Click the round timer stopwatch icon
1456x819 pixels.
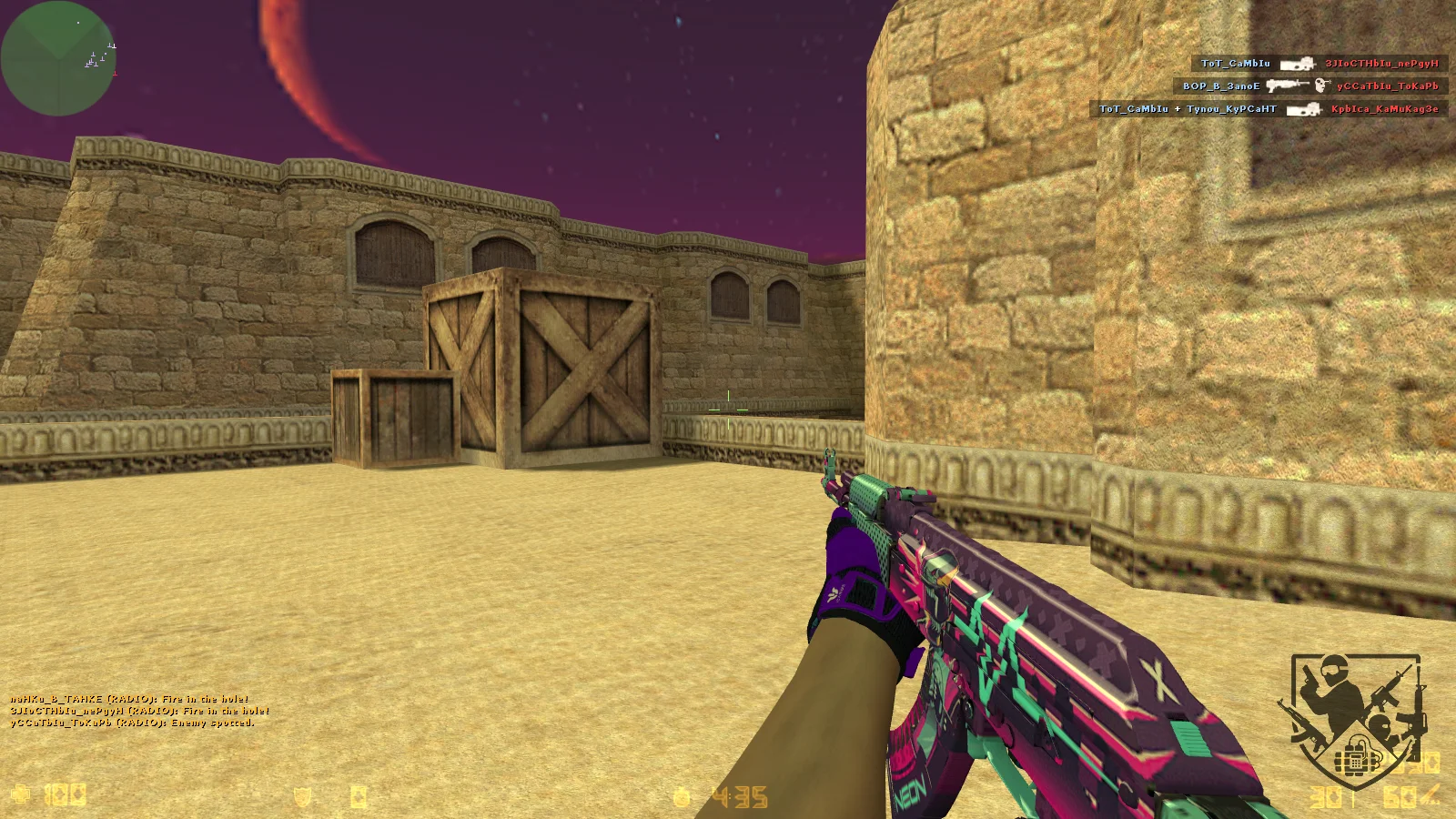[682, 797]
